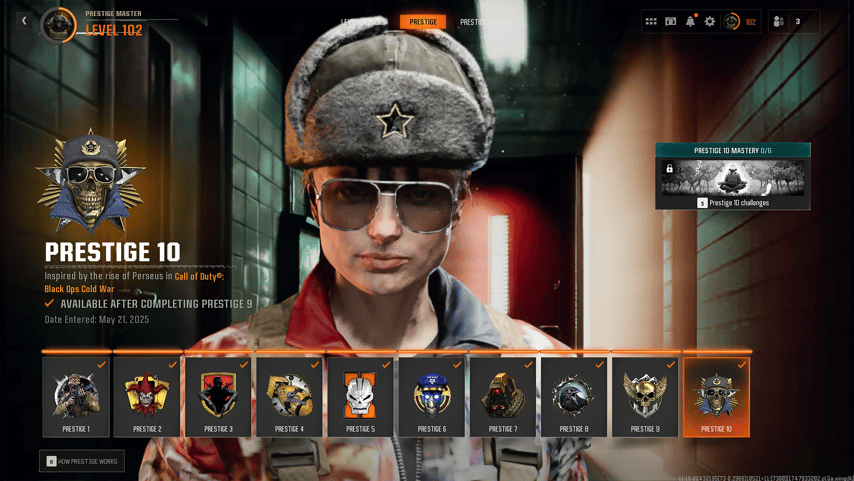Switch to the Prestige tab
This screenshot has width=854, height=481.
coord(423,21)
